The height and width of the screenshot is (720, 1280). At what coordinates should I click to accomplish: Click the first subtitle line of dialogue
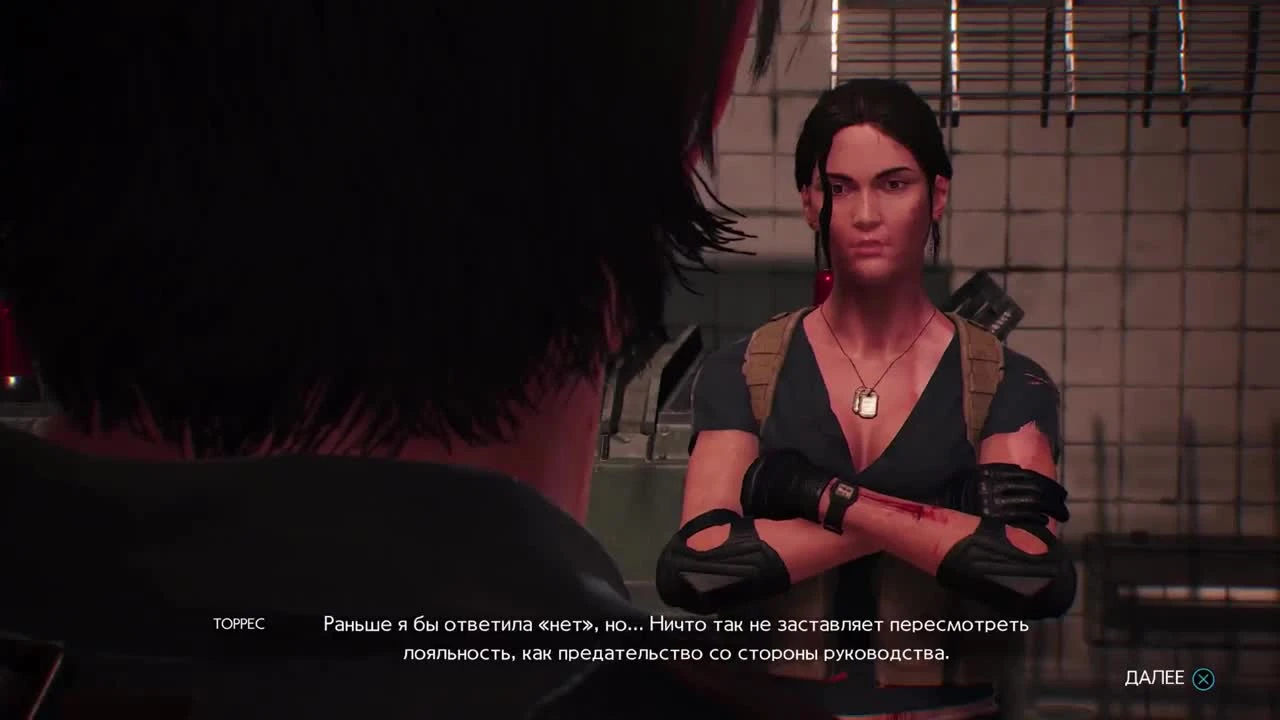point(674,625)
